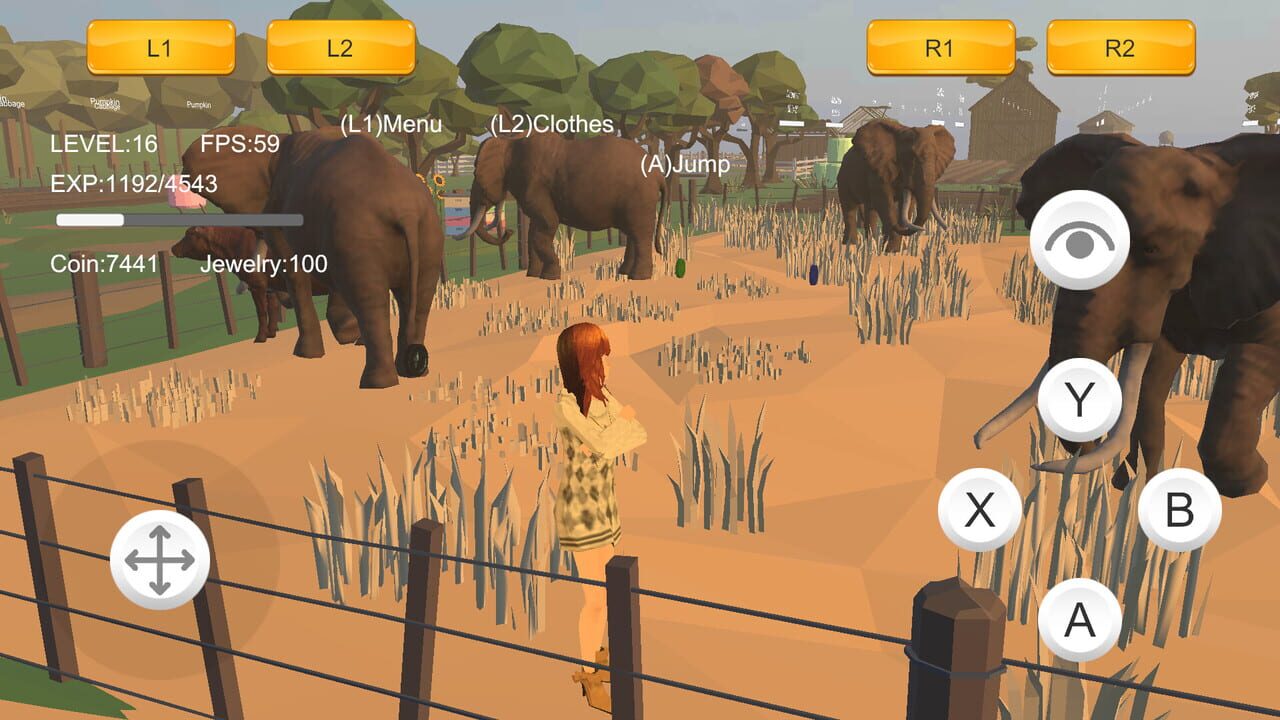Open the game menu with the L1 button
This screenshot has height=720, width=1280.
point(163,45)
